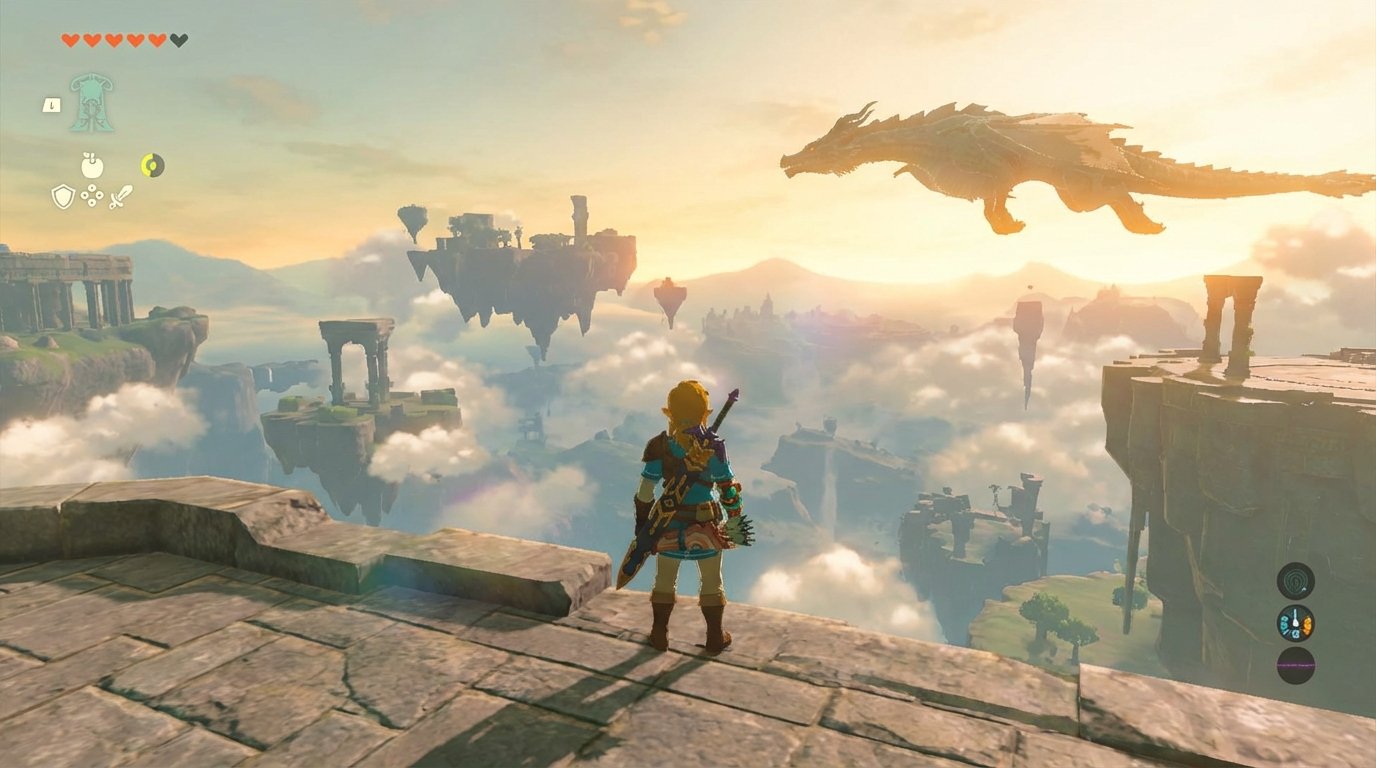
Task: Select the apple food icon in the HUD
Action: click(90, 165)
